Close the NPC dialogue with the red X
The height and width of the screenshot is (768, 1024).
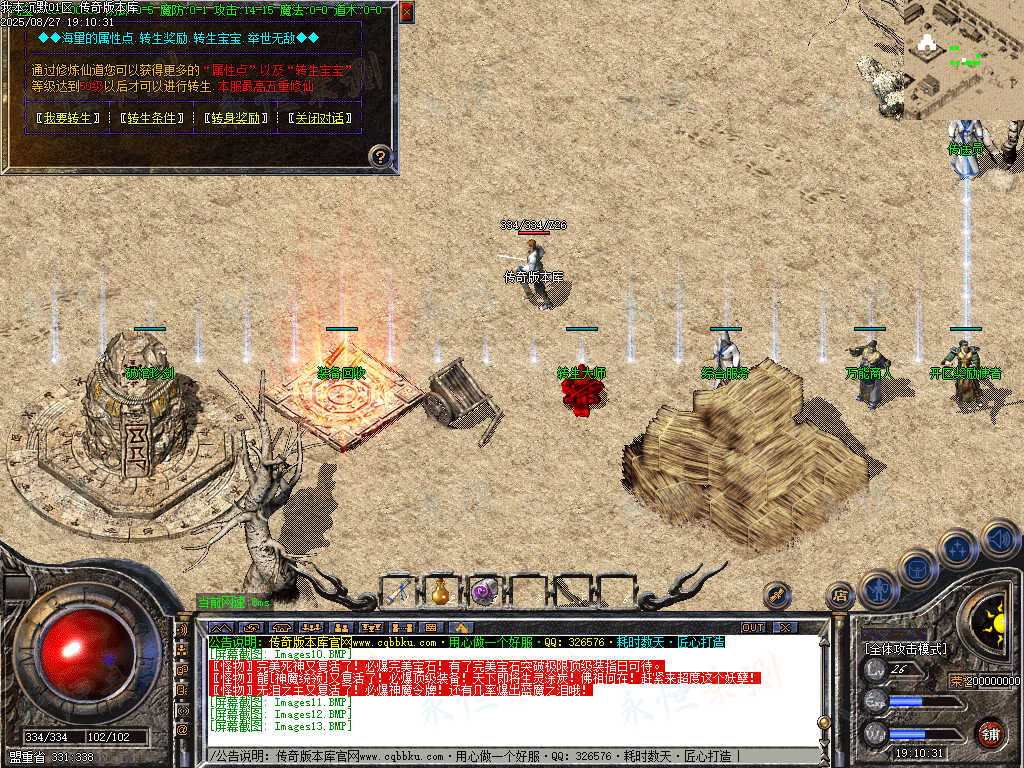pyautogui.click(x=406, y=13)
